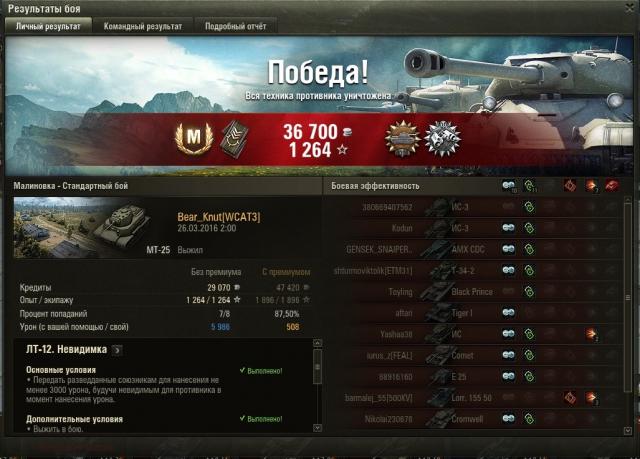640x459 pixels.
Task: Switch to the Личный результат tab
Action: click(x=46, y=26)
